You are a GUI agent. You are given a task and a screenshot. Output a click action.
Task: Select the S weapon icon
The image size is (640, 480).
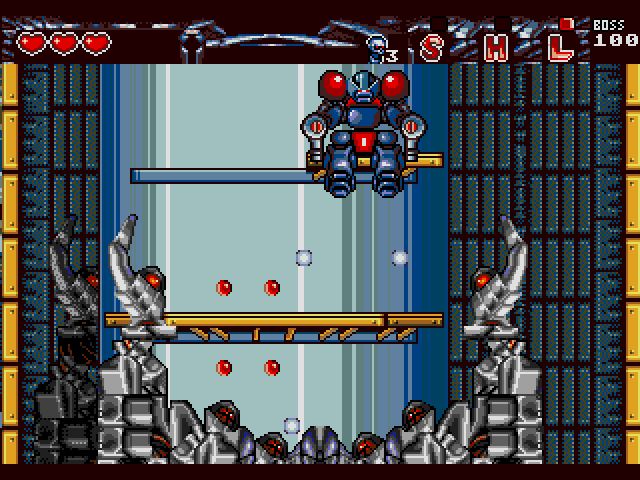click(x=432, y=46)
